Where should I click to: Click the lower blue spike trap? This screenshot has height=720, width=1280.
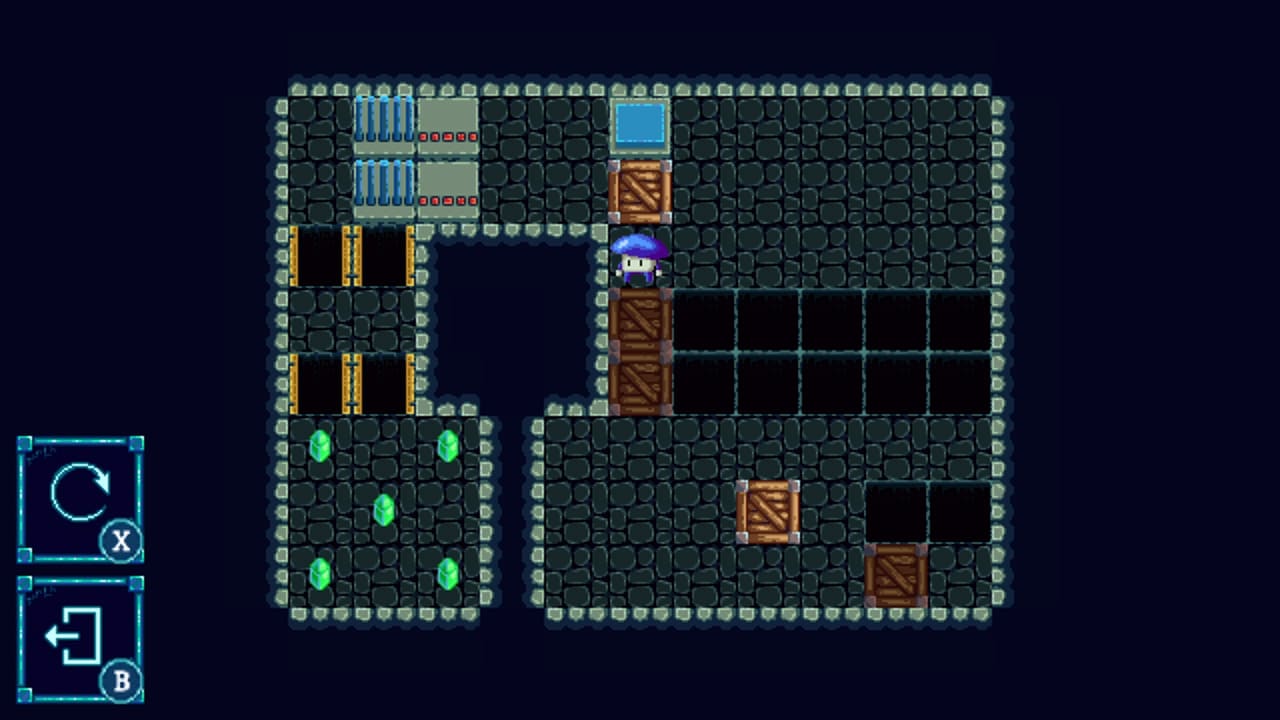click(x=384, y=186)
